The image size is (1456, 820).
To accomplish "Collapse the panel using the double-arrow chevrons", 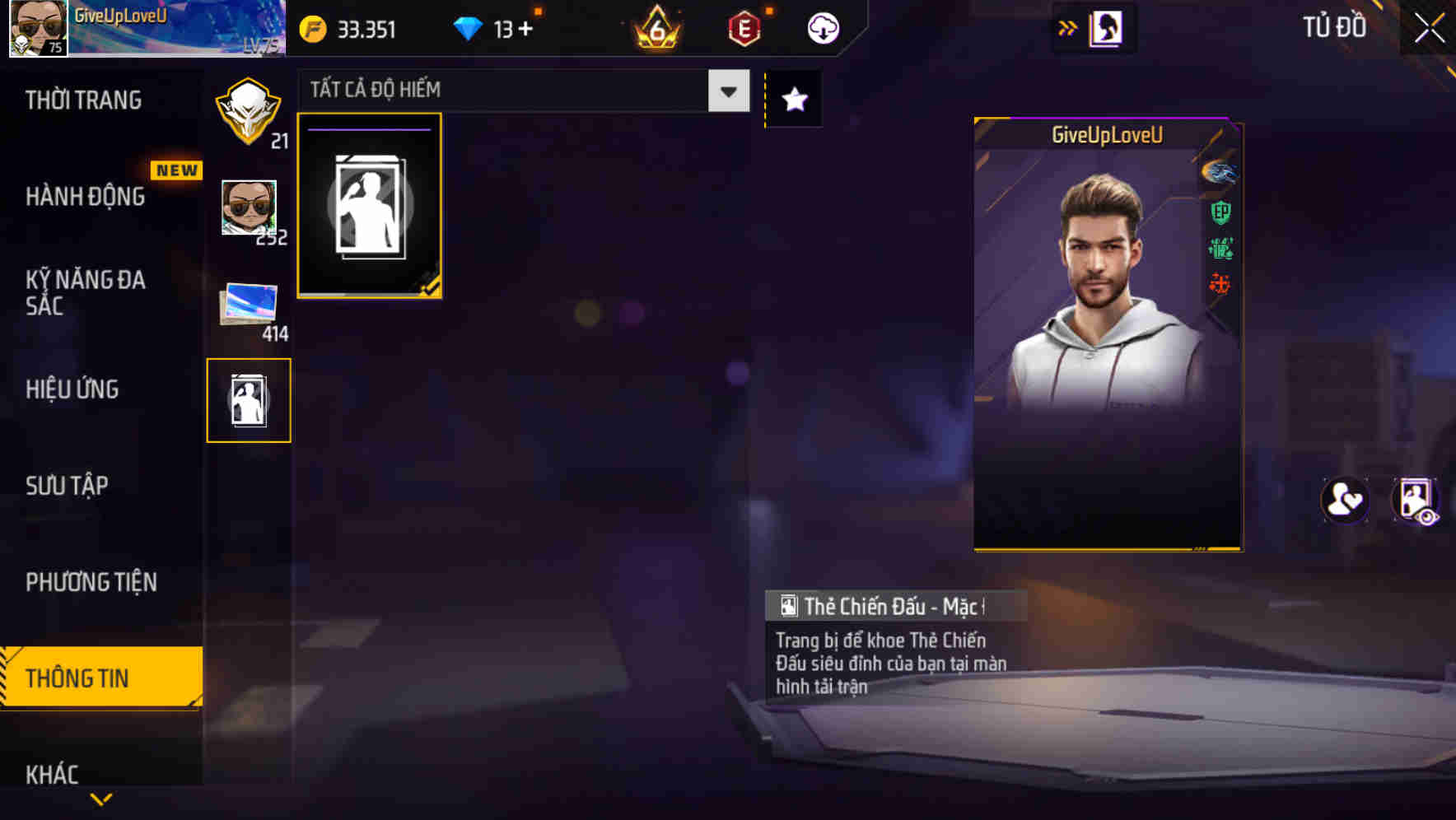I will [1068, 27].
